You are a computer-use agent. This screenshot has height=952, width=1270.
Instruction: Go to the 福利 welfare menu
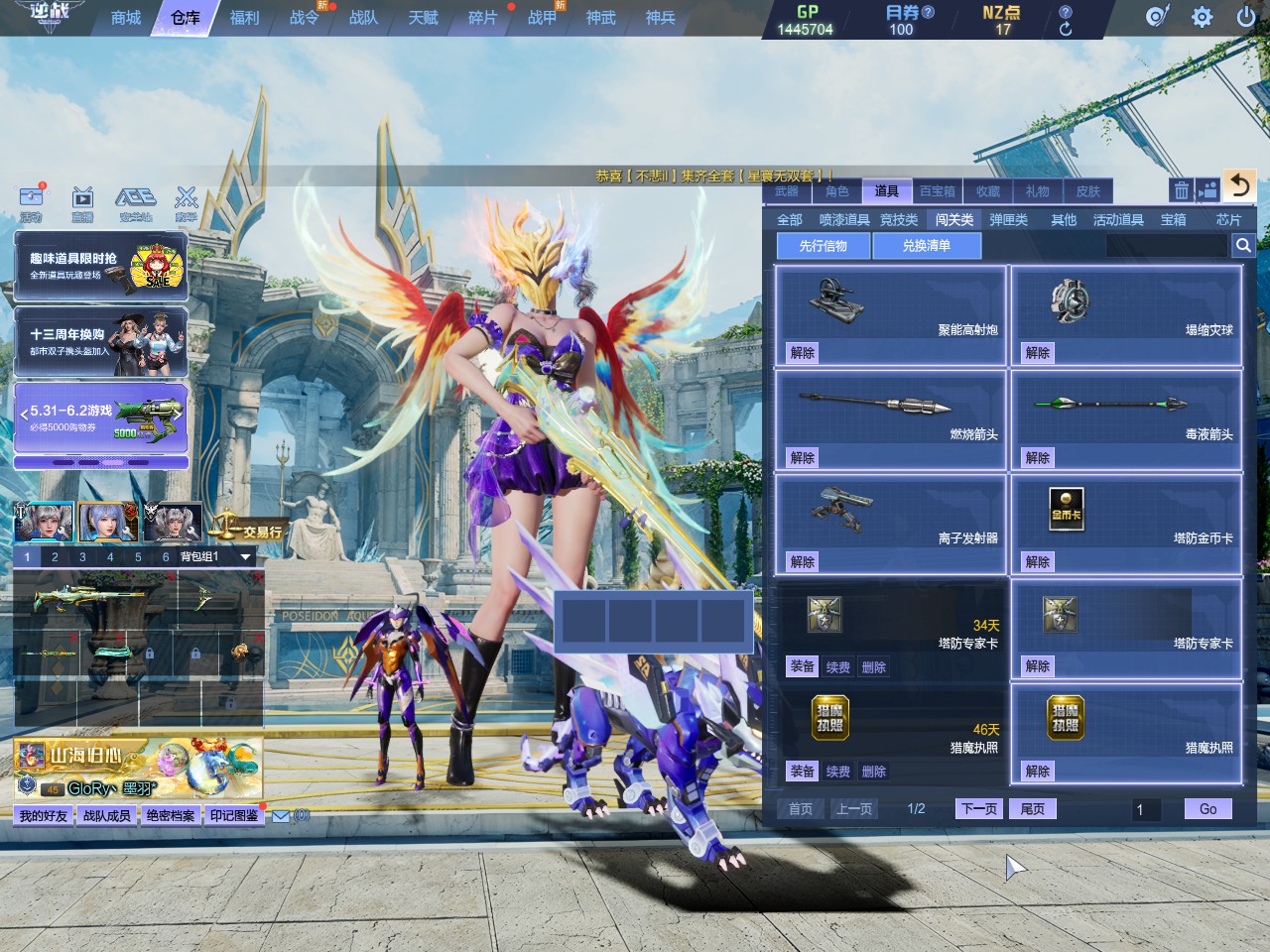coord(244,18)
